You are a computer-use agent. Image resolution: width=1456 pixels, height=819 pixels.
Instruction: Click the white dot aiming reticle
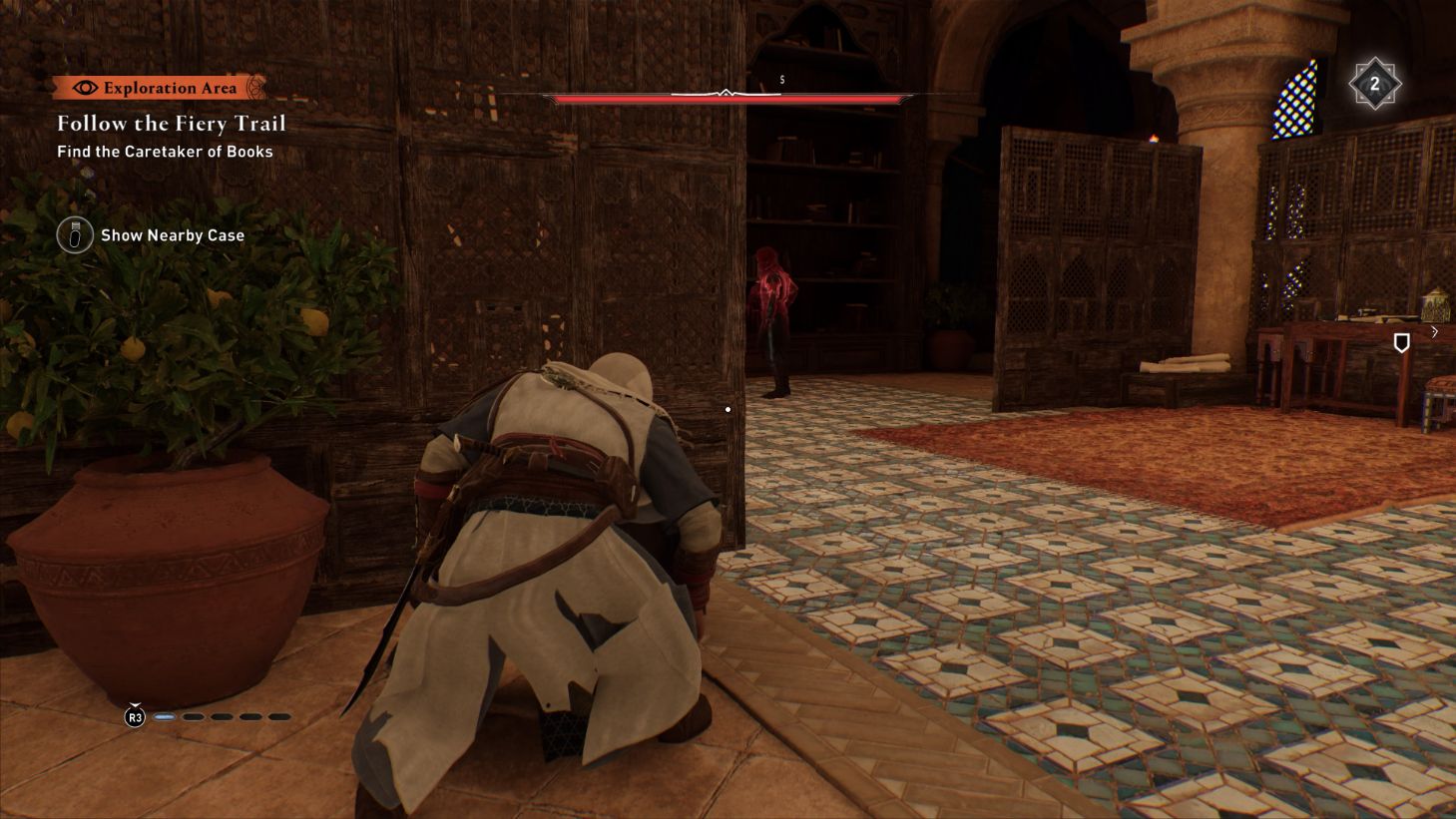point(728,409)
